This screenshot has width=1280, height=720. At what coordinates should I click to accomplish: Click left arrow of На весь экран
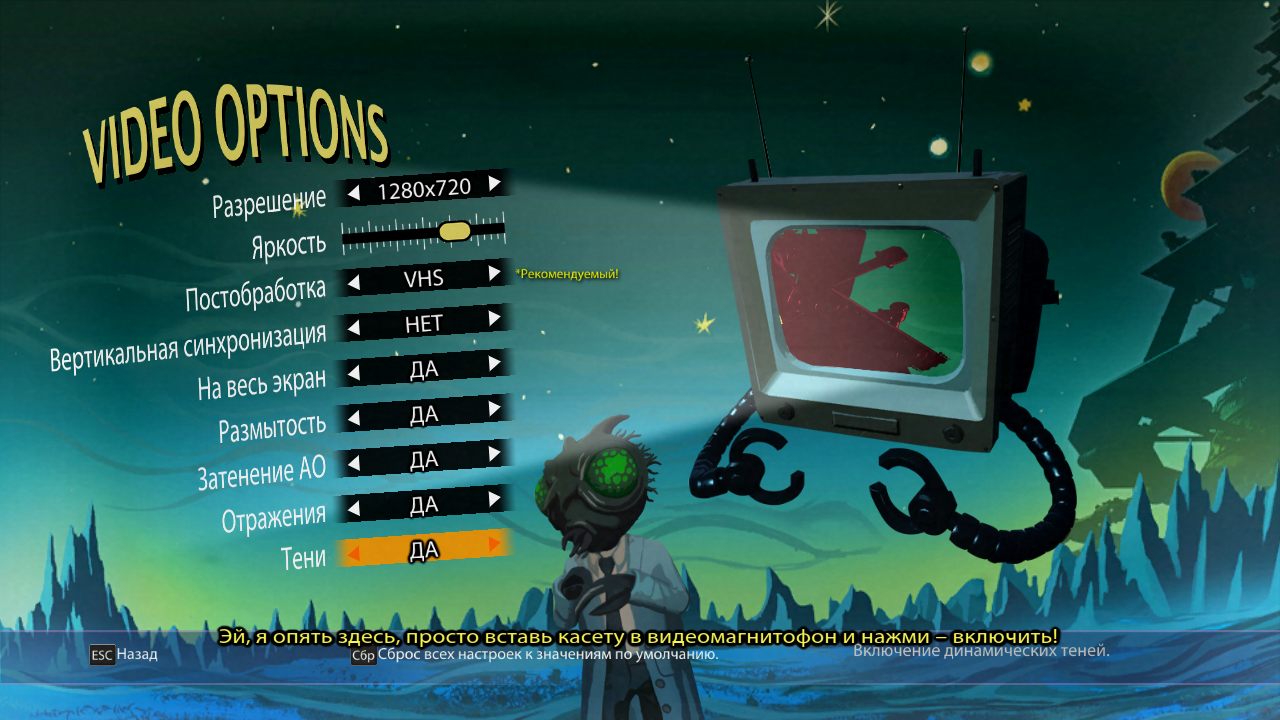click(x=354, y=374)
